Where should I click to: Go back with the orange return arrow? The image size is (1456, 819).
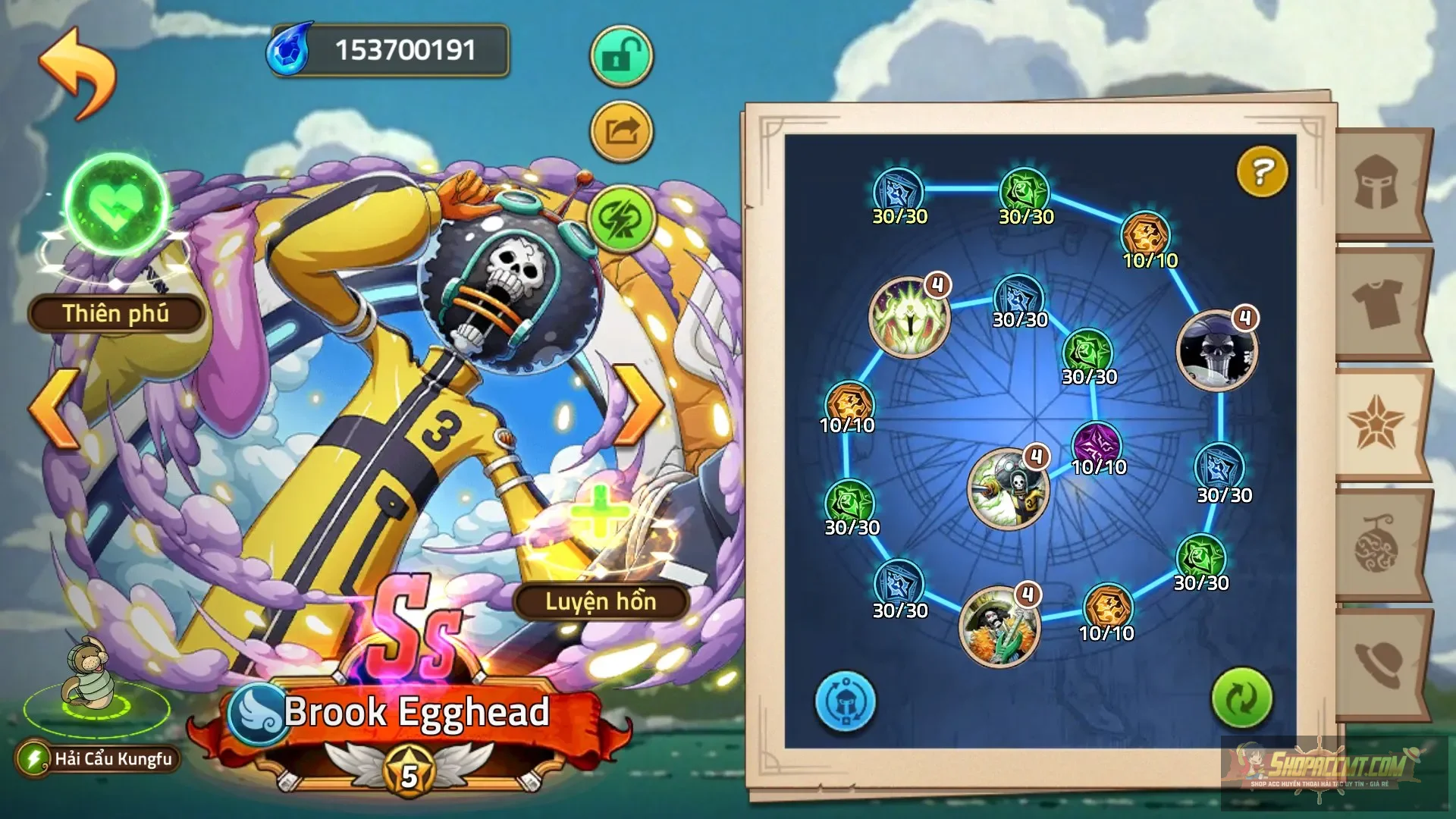[x=77, y=73]
